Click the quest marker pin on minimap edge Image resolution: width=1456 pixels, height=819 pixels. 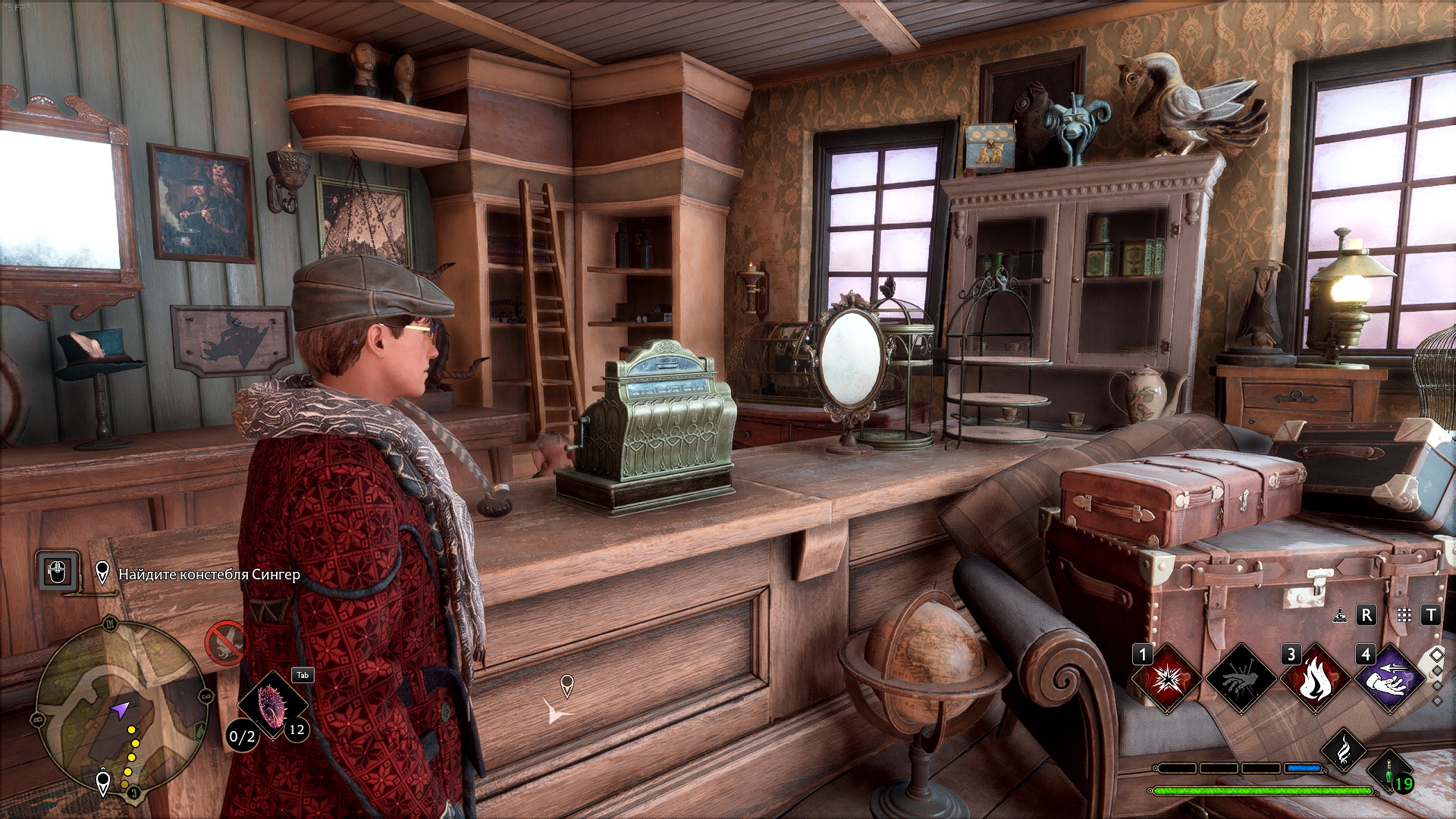tap(103, 781)
